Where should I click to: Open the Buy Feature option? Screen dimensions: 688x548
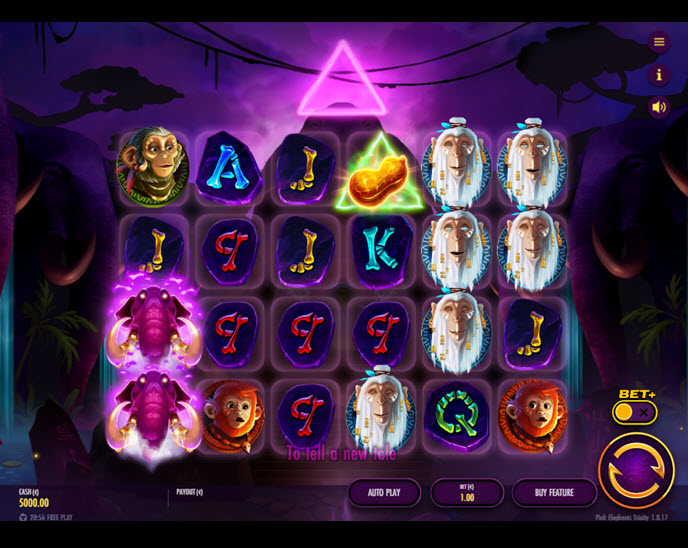pyautogui.click(x=554, y=493)
